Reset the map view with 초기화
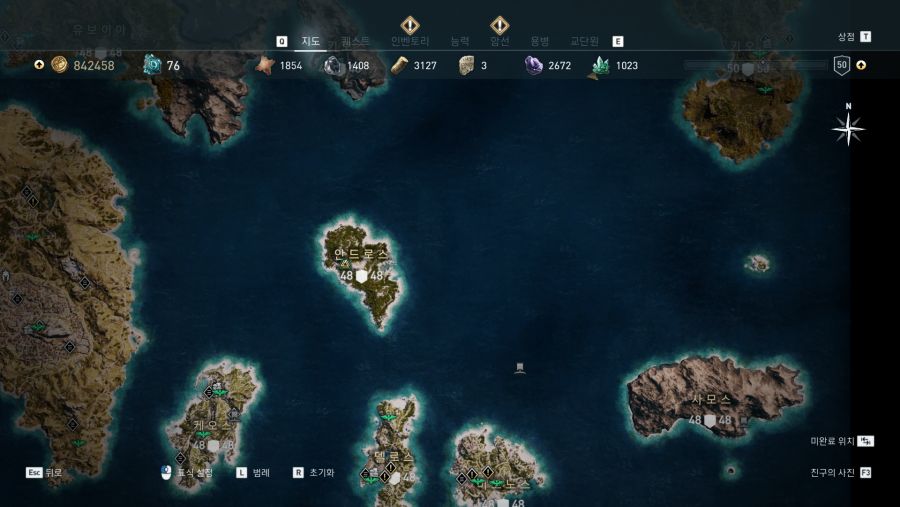 [x=320, y=471]
